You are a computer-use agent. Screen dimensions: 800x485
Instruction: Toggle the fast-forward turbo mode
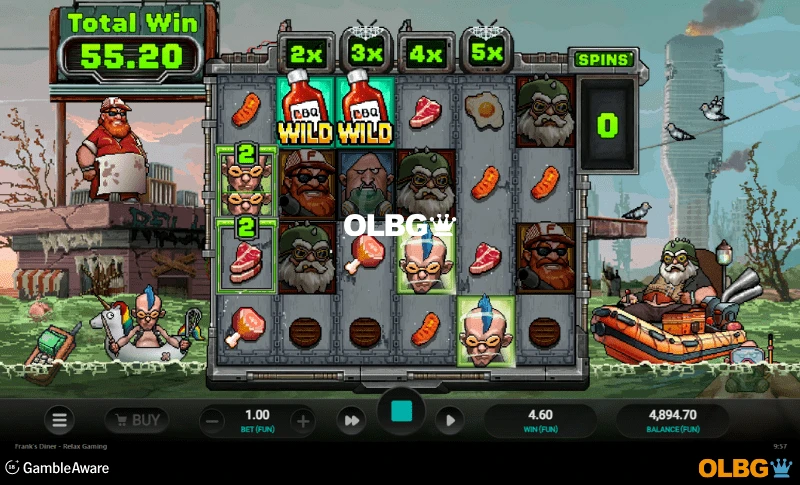click(x=351, y=421)
